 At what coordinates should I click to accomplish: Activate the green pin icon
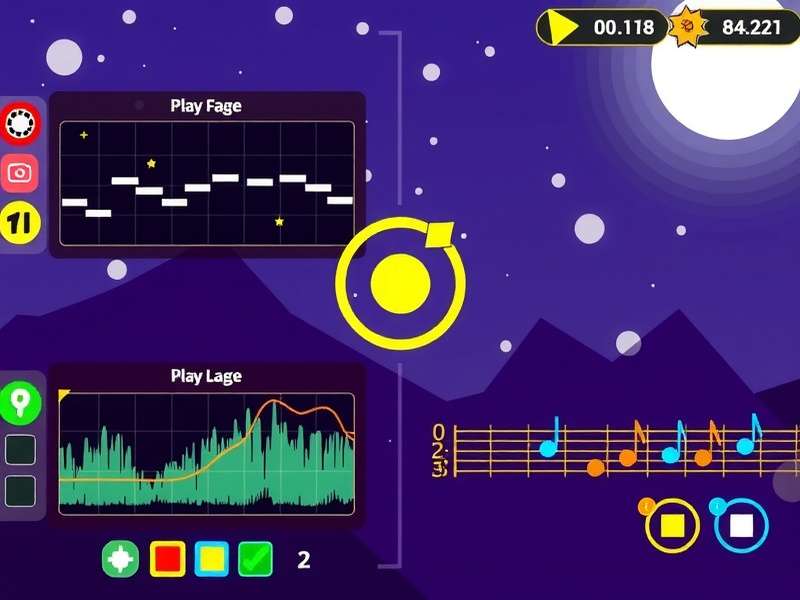pos(20,402)
